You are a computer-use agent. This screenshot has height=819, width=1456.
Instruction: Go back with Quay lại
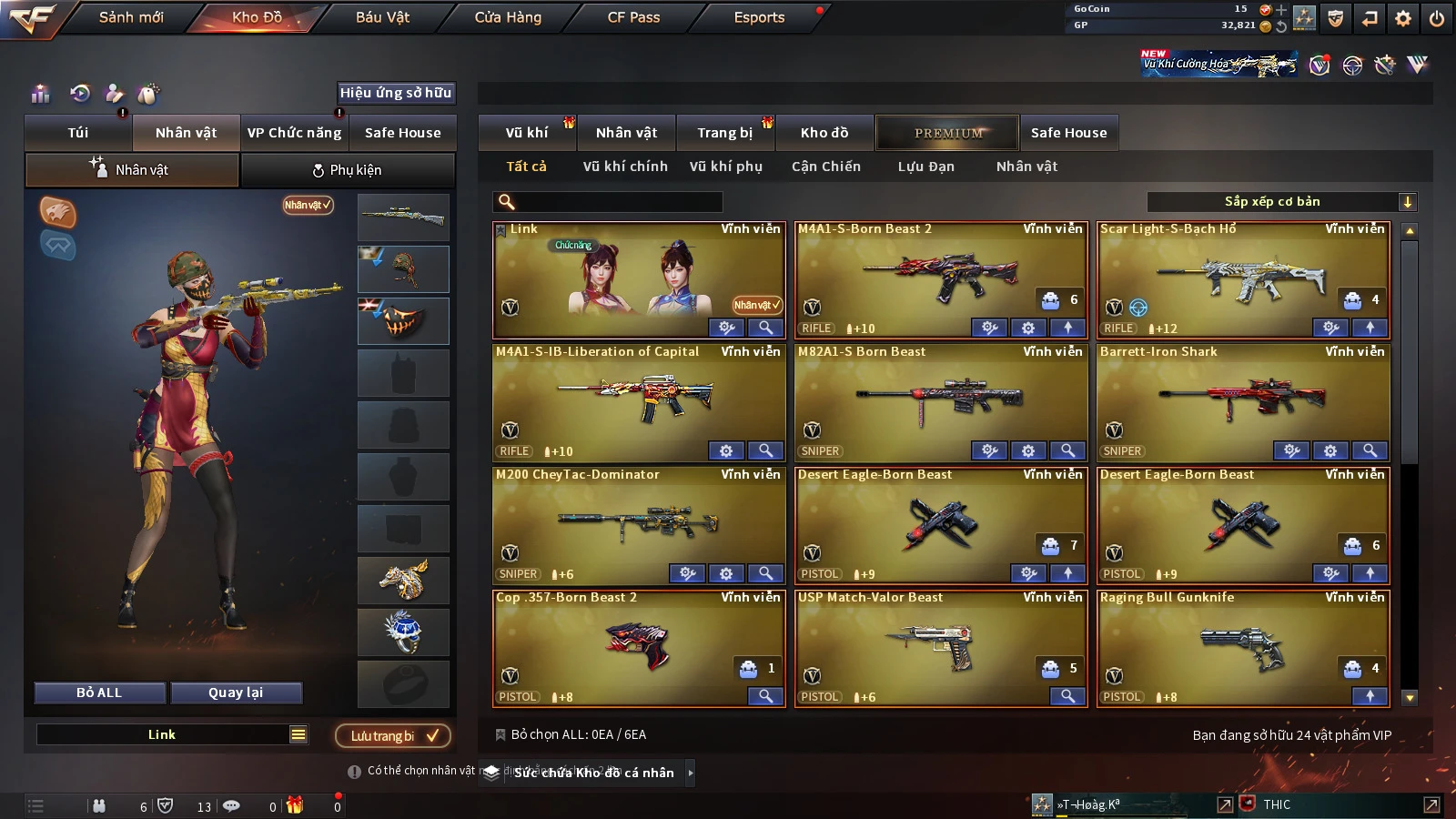(x=236, y=693)
